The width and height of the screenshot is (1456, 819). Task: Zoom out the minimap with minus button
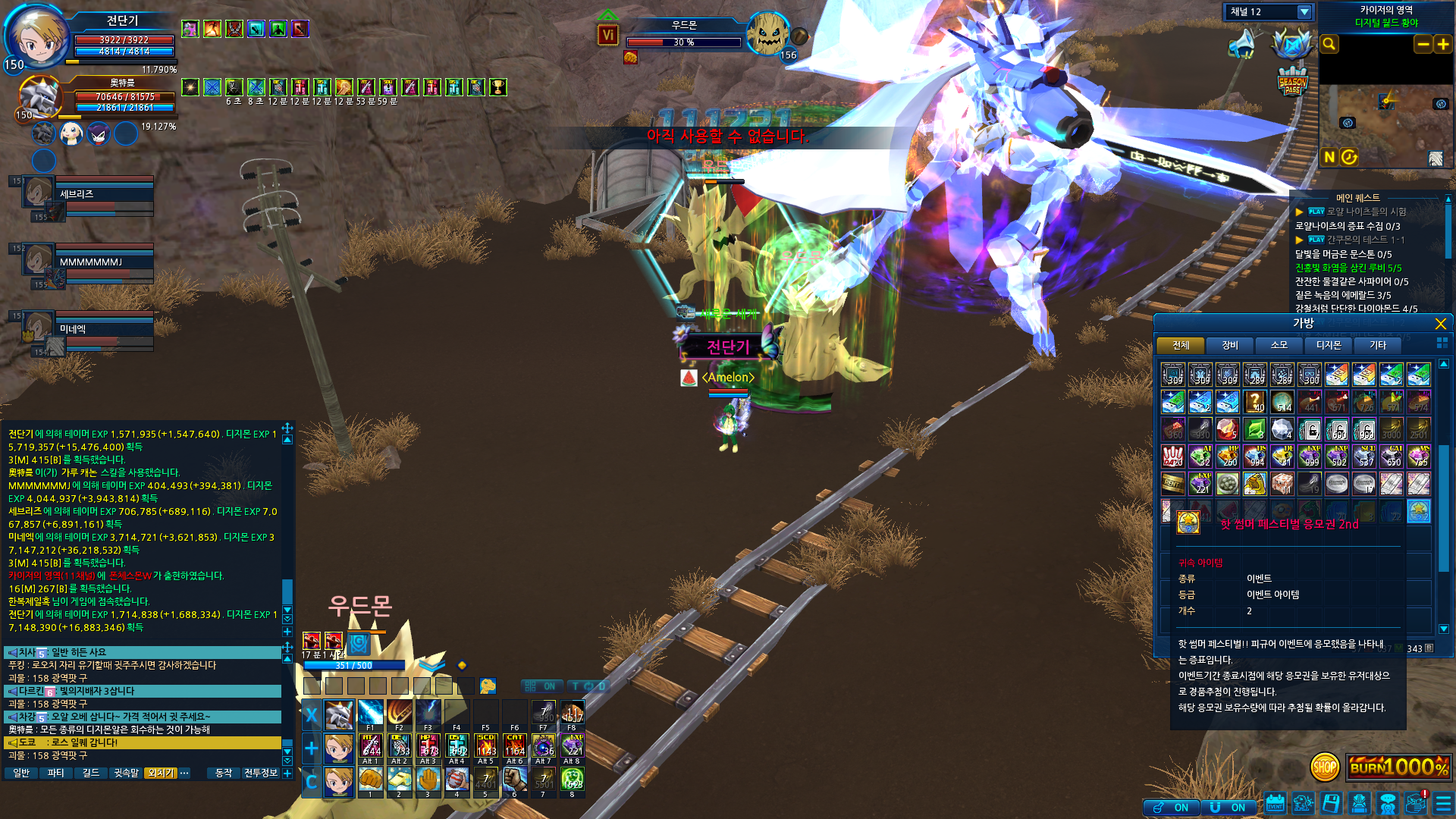point(1423,44)
